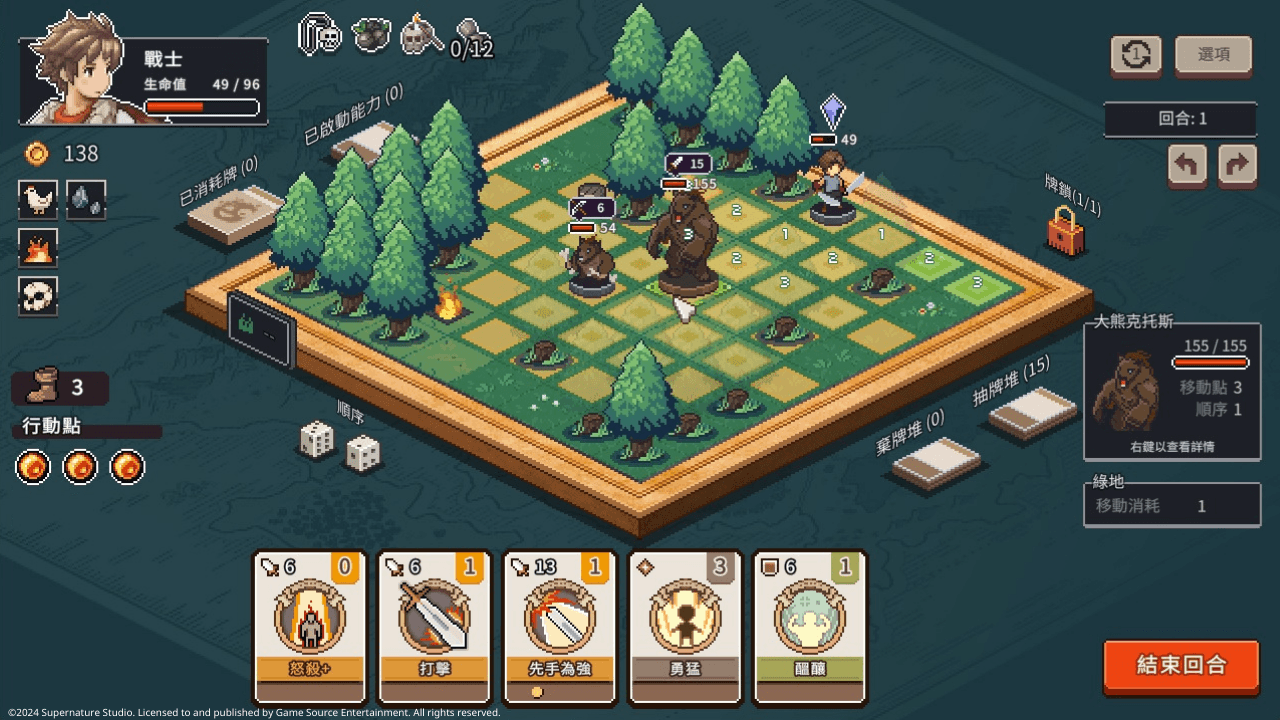This screenshot has height=720, width=1280.
Task: Click the skull status icon
Action: (x=38, y=296)
